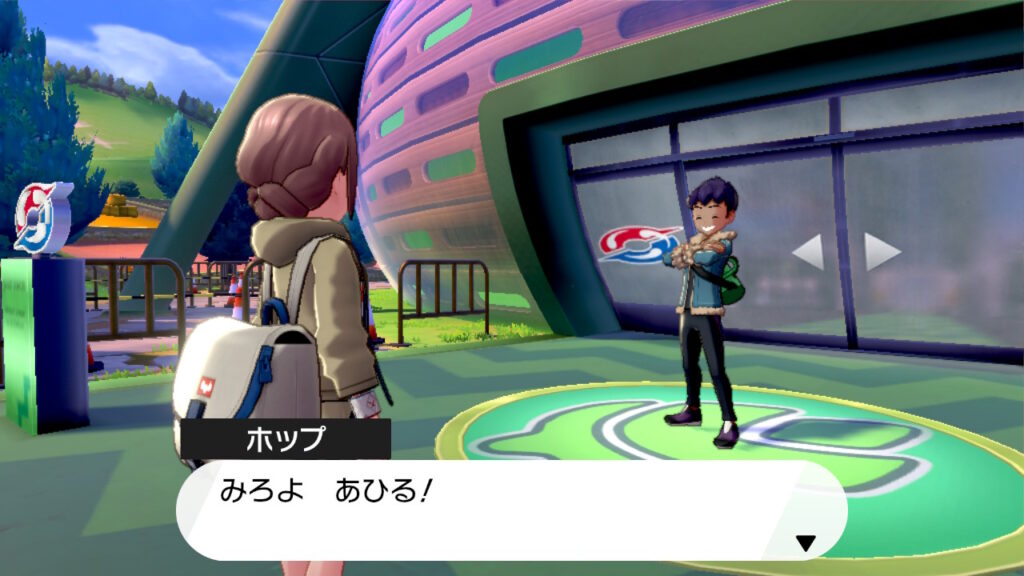Advance dialogue with the black down arrow
Viewport: 1024px width, 576px height.
[805, 543]
